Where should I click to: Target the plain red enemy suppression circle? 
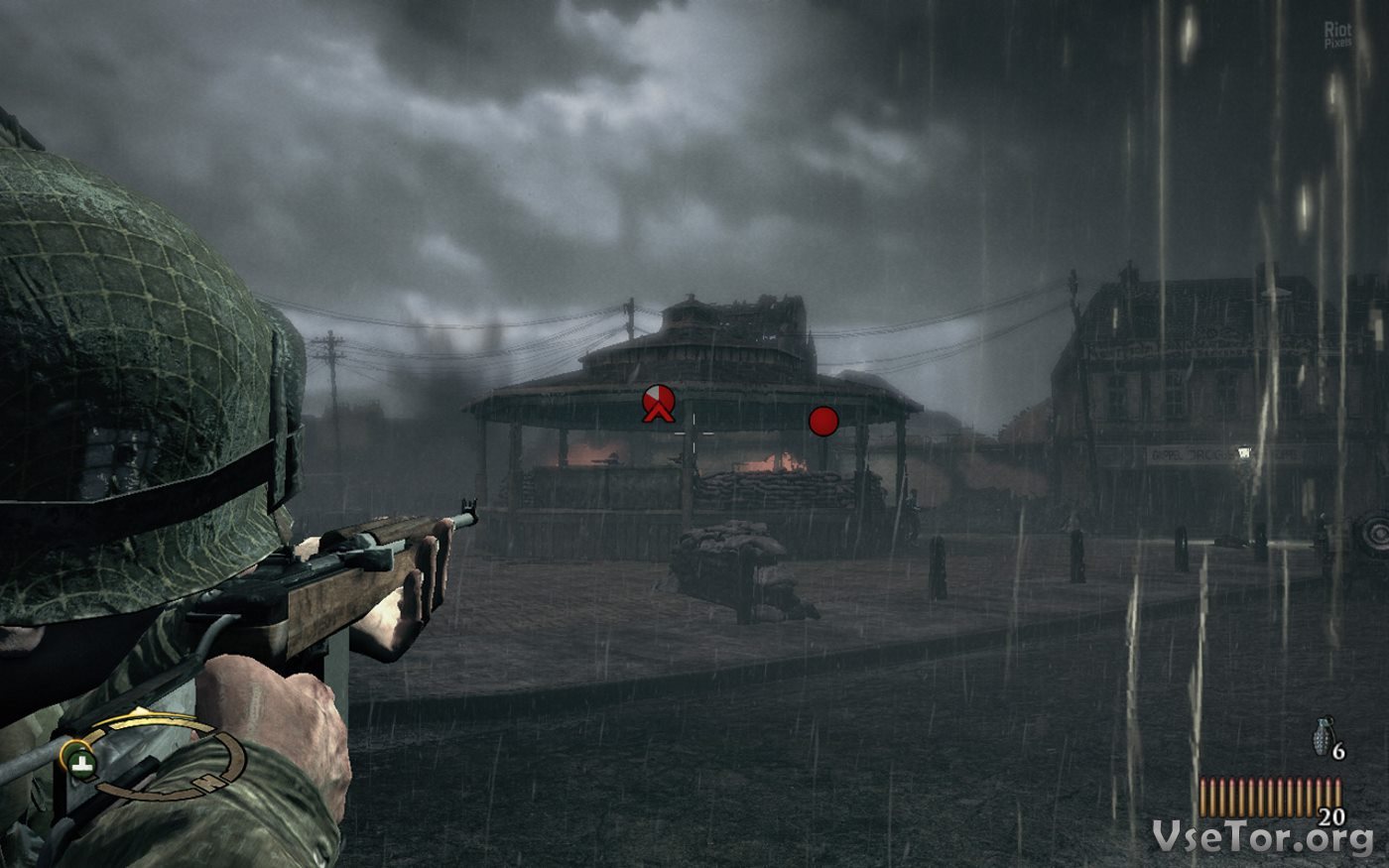(x=823, y=422)
